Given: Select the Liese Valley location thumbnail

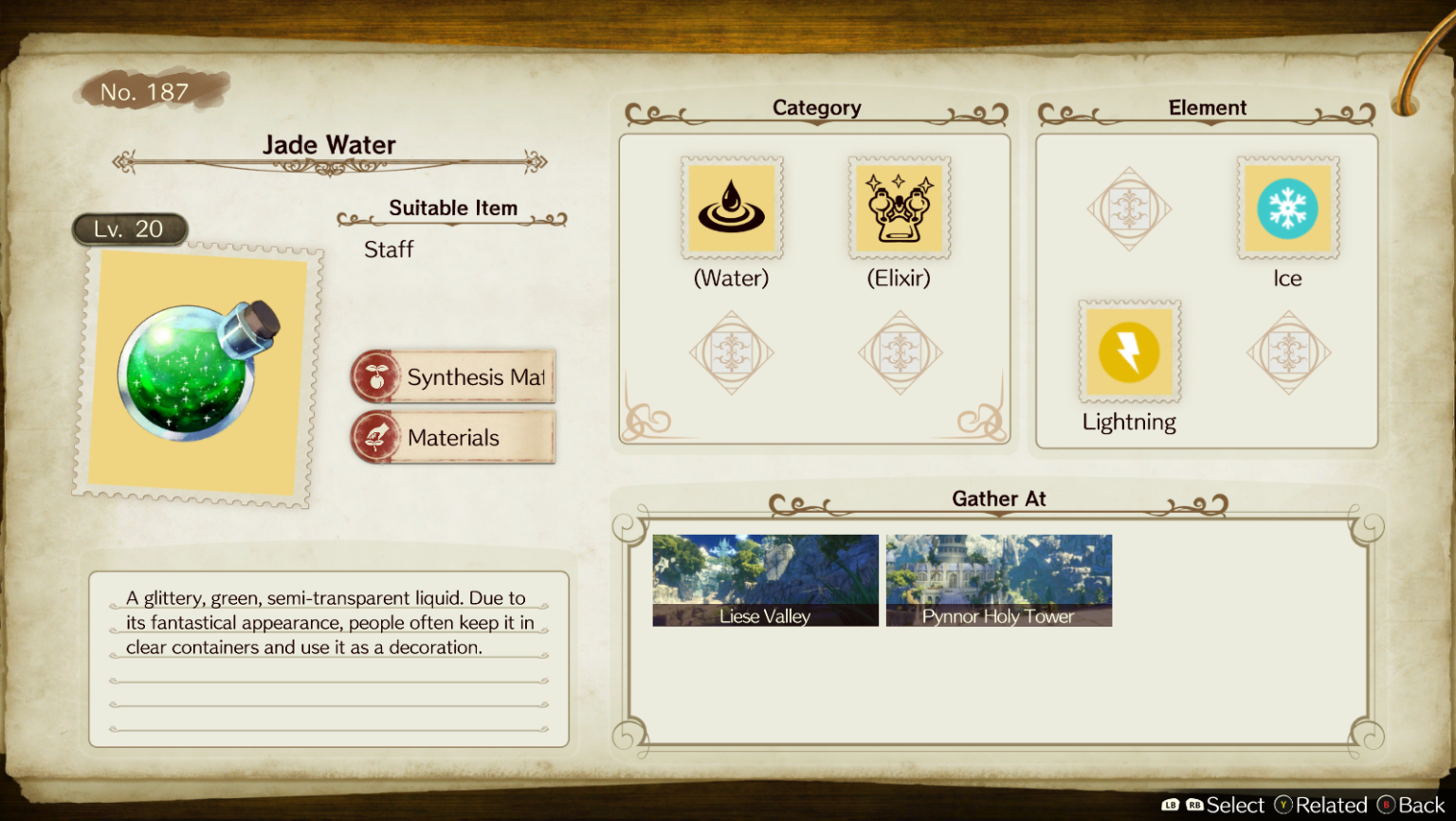Looking at the screenshot, I should [764, 579].
